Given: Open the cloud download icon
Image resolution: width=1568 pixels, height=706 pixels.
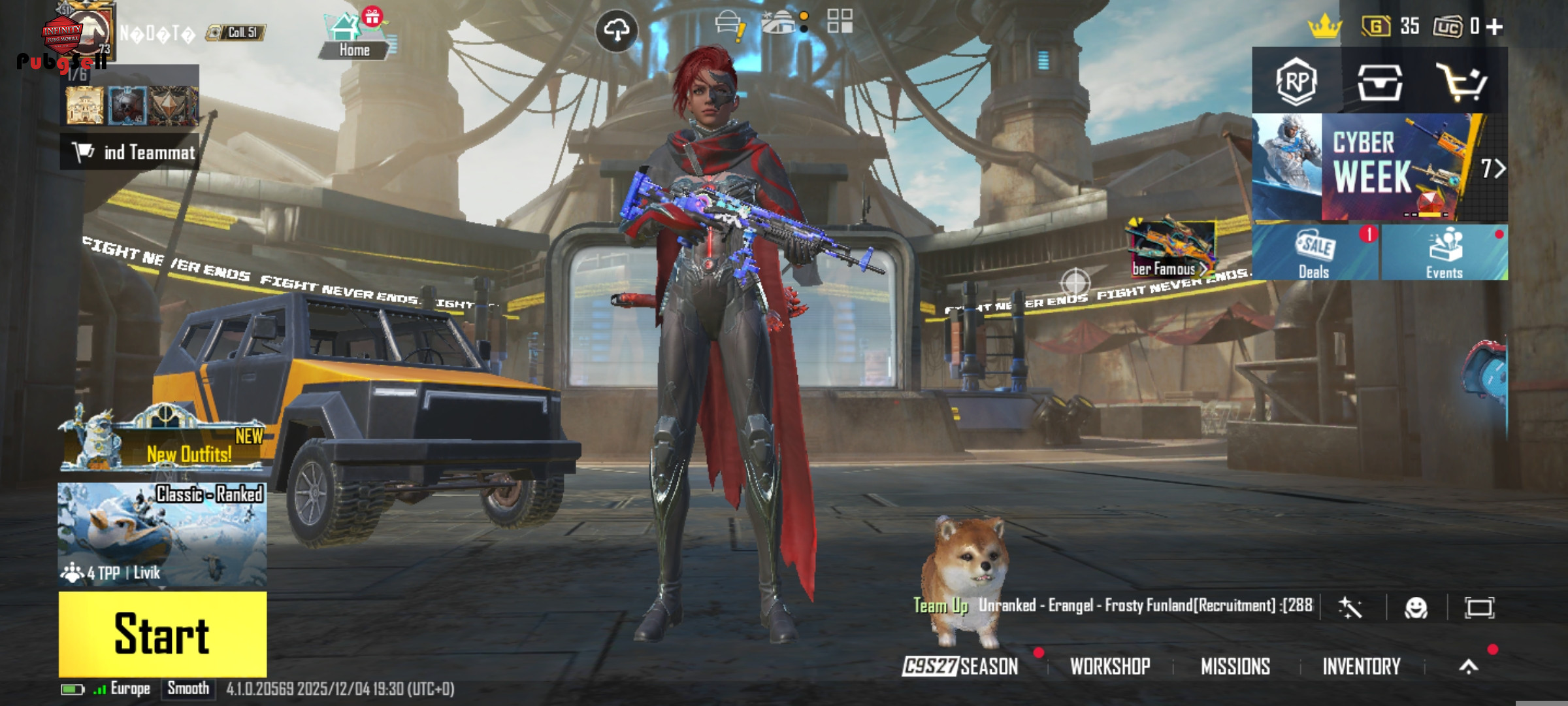Looking at the screenshot, I should coord(617,31).
